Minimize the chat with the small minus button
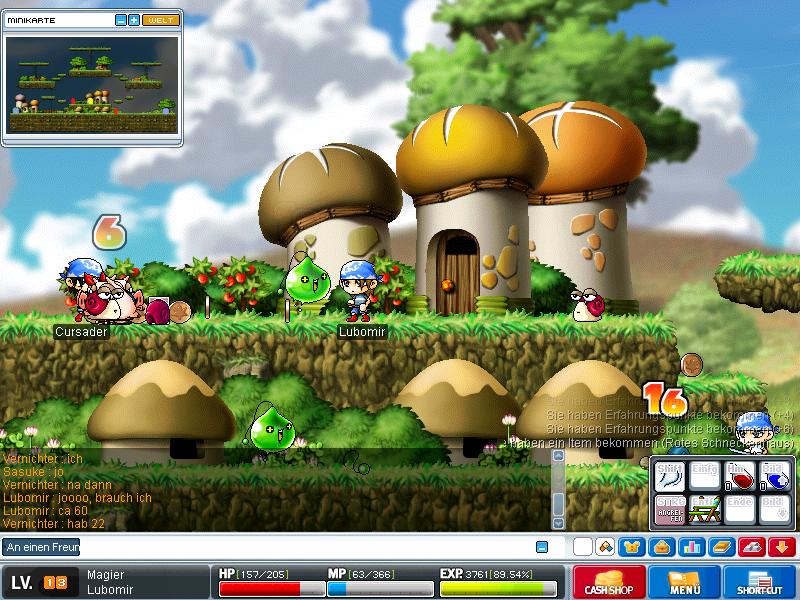800x600 pixels. click(x=542, y=547)
